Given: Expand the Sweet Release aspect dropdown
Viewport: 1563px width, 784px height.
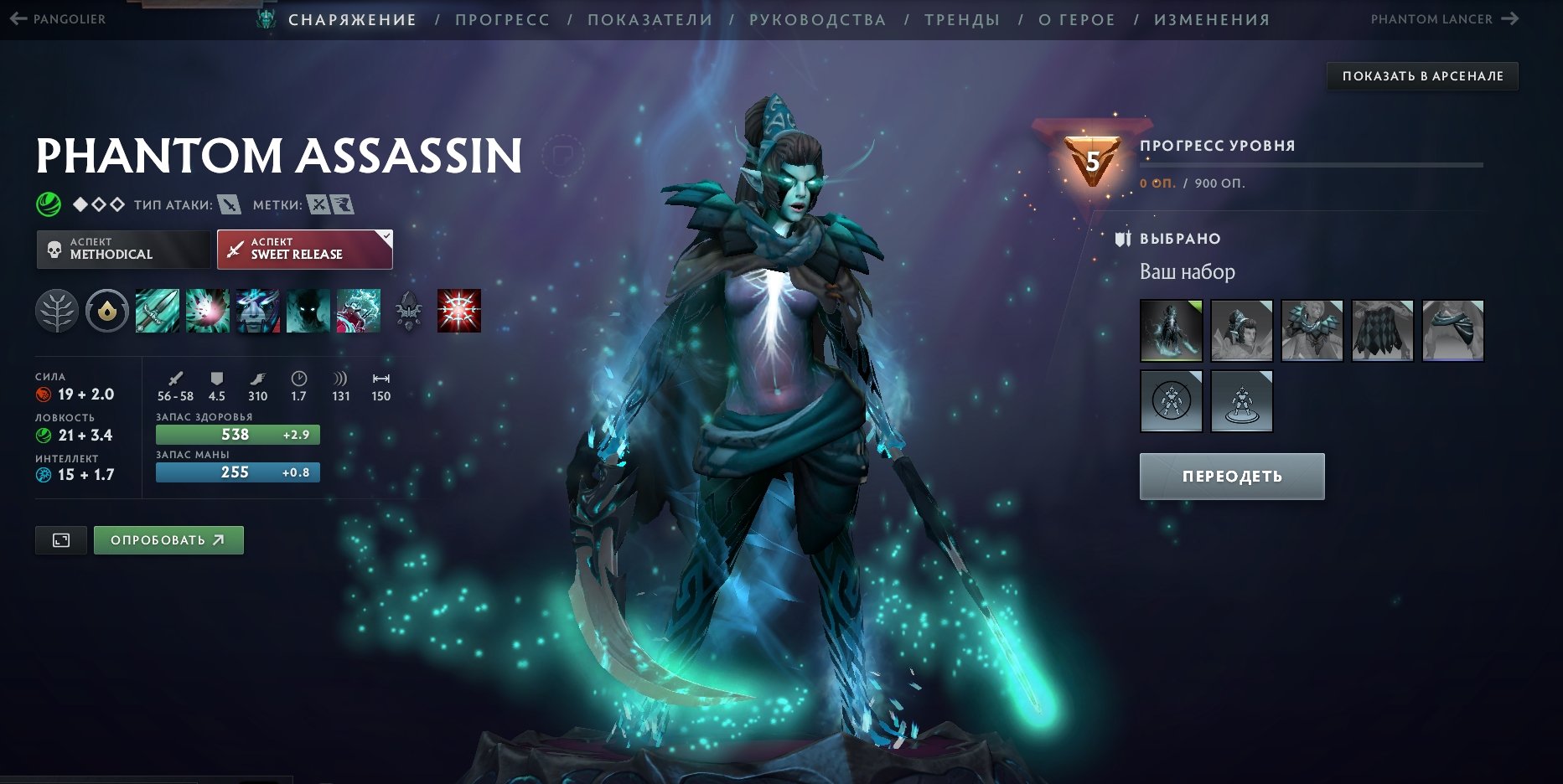Looking at the screenshot, I should 385,237.
